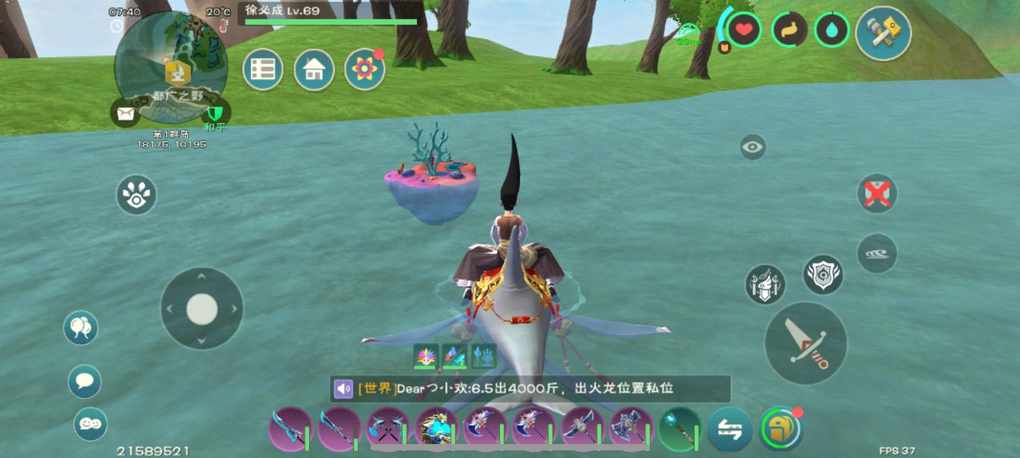
Task: Tap the red X dismount button
Action: click(x=877, y=193)
